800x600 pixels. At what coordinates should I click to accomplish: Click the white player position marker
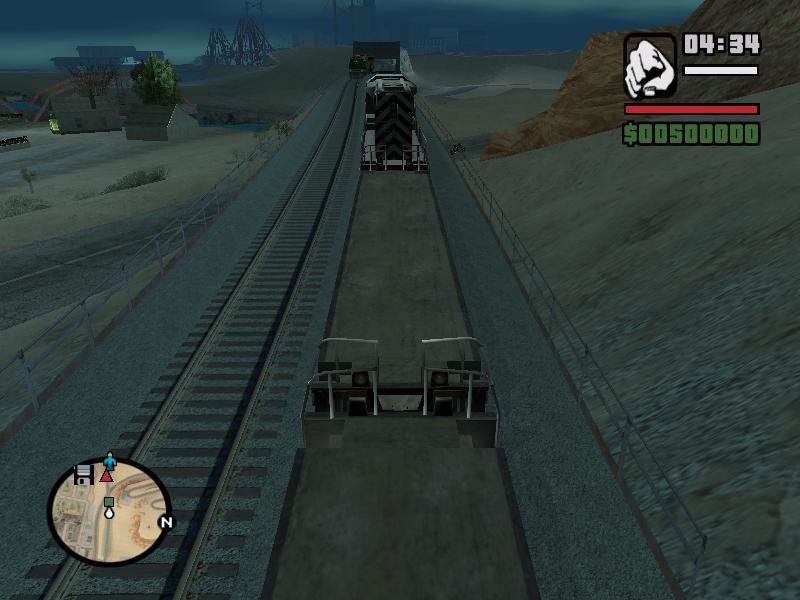tap(108, 512)
